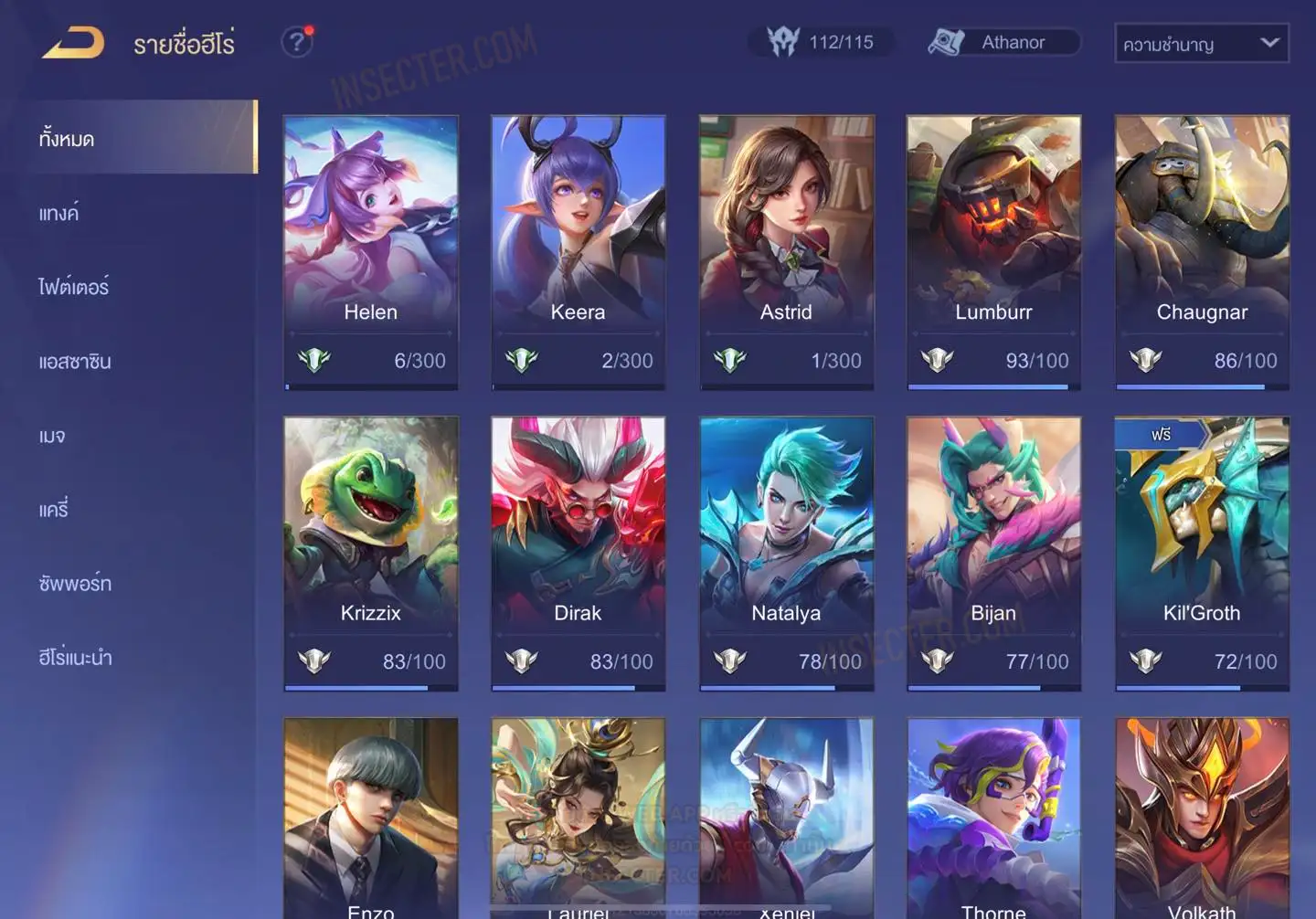1316x919 pixels.
Task: Select the ซัพพอร์ท category
Action: tap(75, 584)
